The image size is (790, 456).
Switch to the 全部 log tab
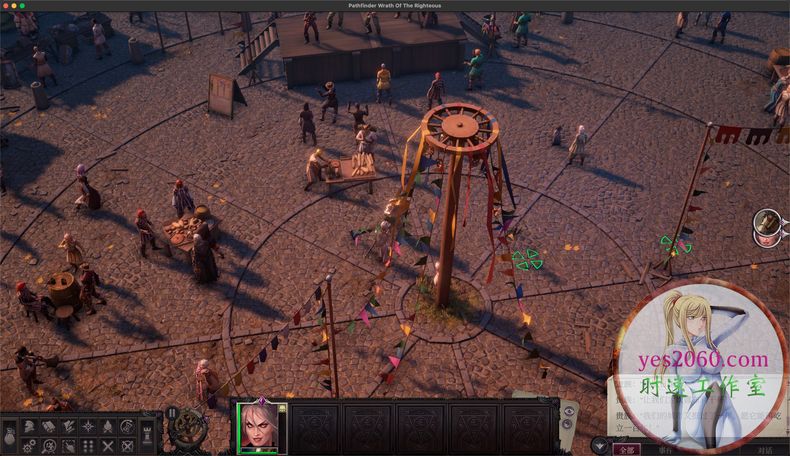[624, 450]
